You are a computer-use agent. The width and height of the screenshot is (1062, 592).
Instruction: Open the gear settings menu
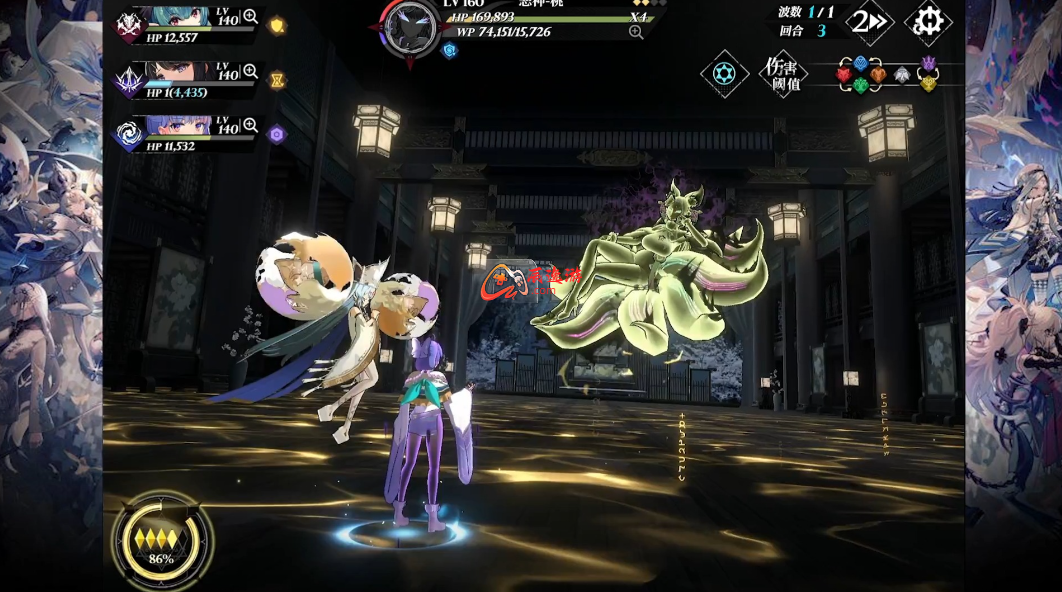(927, 22)
